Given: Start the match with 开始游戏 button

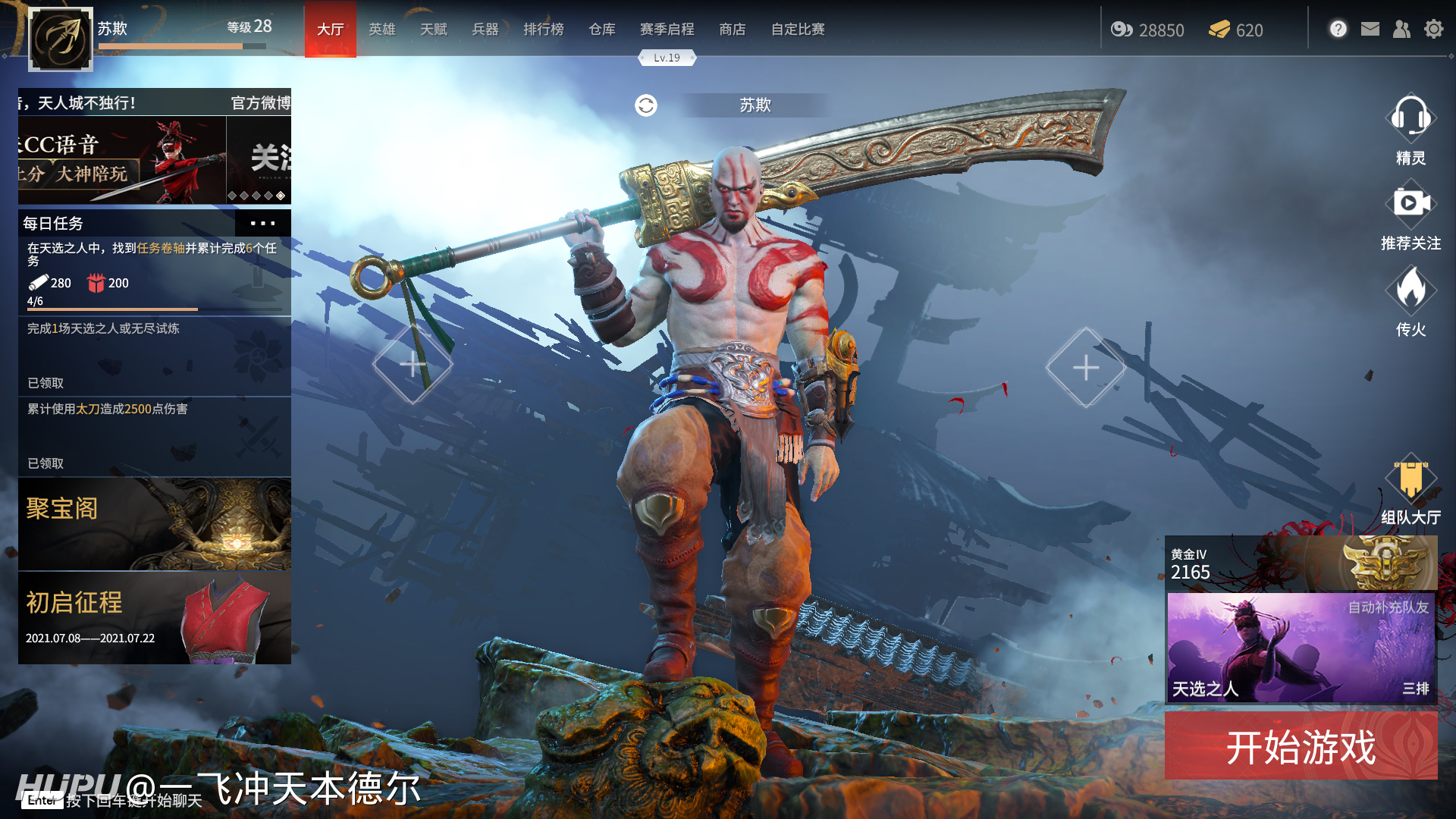Looking at the screenshot, I should tap(1301, 747).
